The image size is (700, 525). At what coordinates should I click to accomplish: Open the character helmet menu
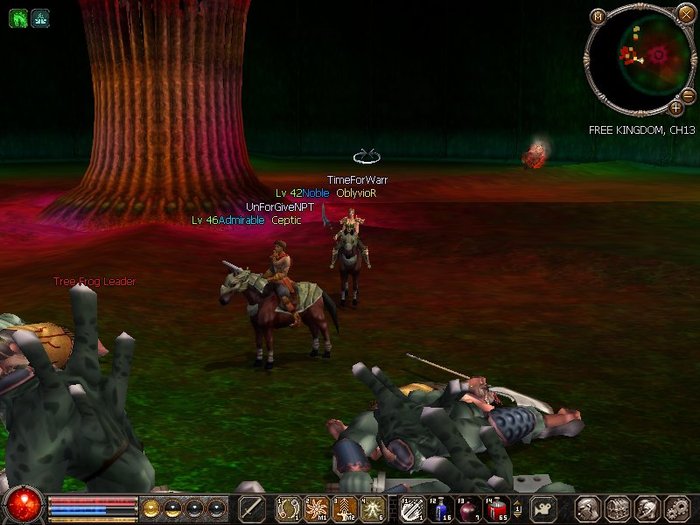pos(589,508)
